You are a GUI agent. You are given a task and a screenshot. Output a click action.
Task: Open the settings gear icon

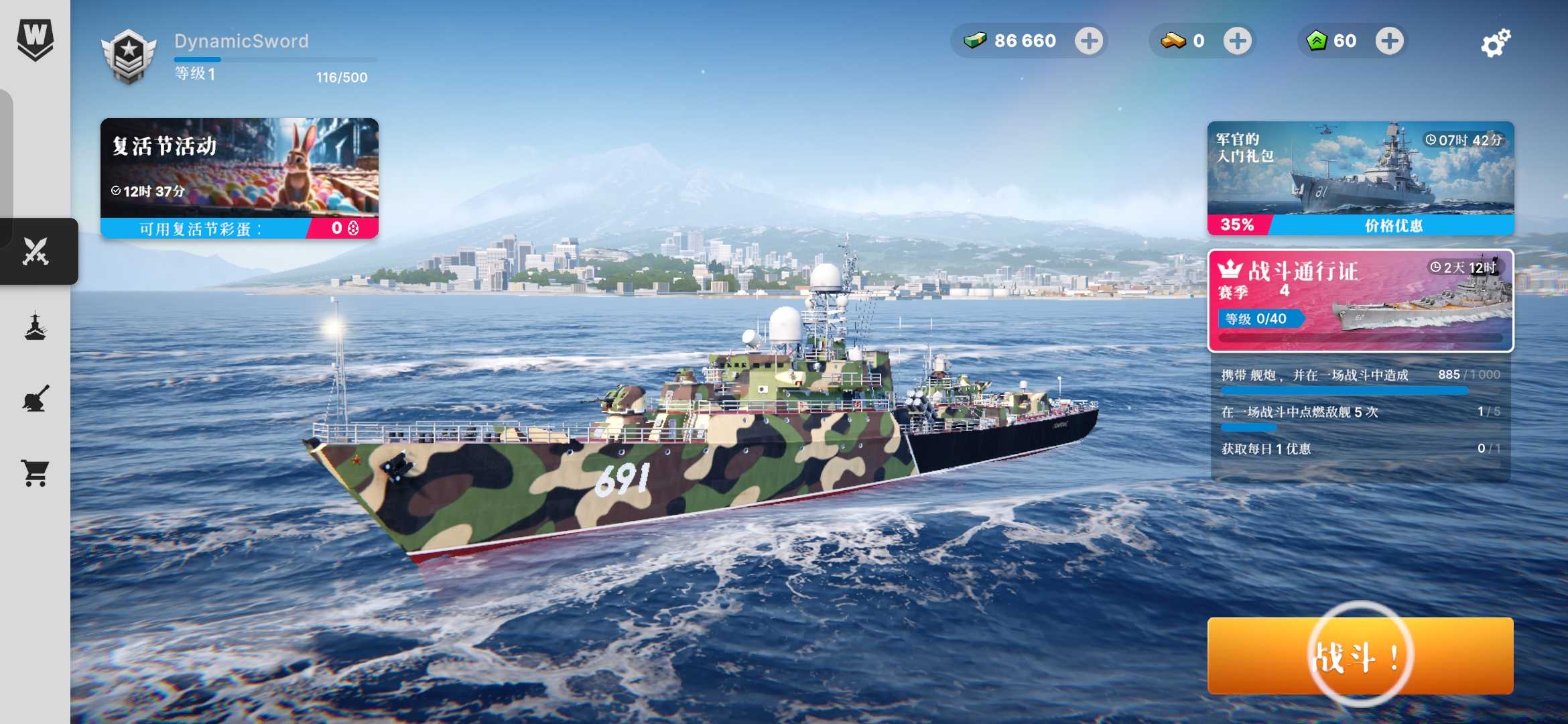point(1495,43)
